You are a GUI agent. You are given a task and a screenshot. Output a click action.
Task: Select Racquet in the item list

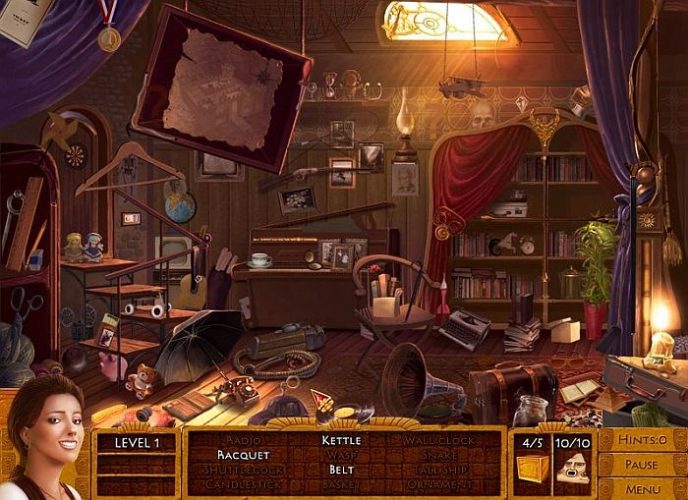(243, 455)
